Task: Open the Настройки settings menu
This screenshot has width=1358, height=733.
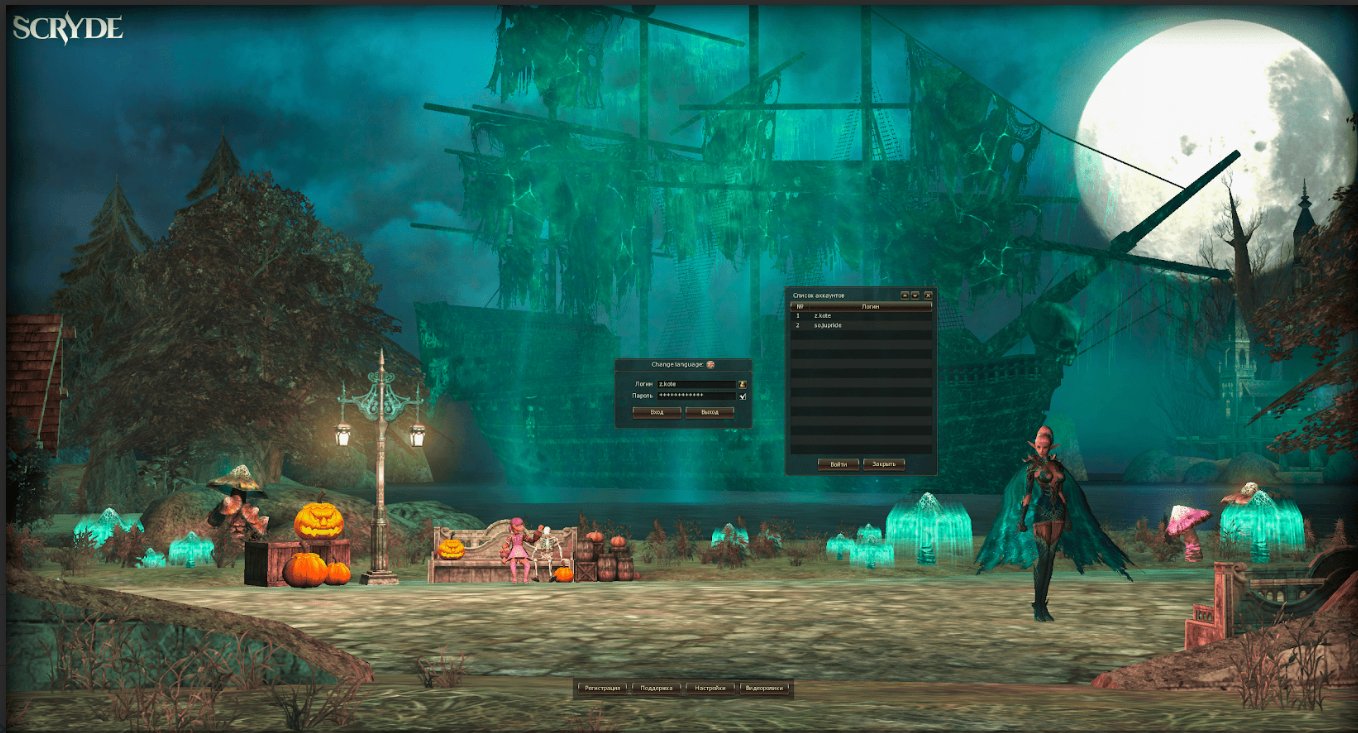Action: tap(710, 688)
